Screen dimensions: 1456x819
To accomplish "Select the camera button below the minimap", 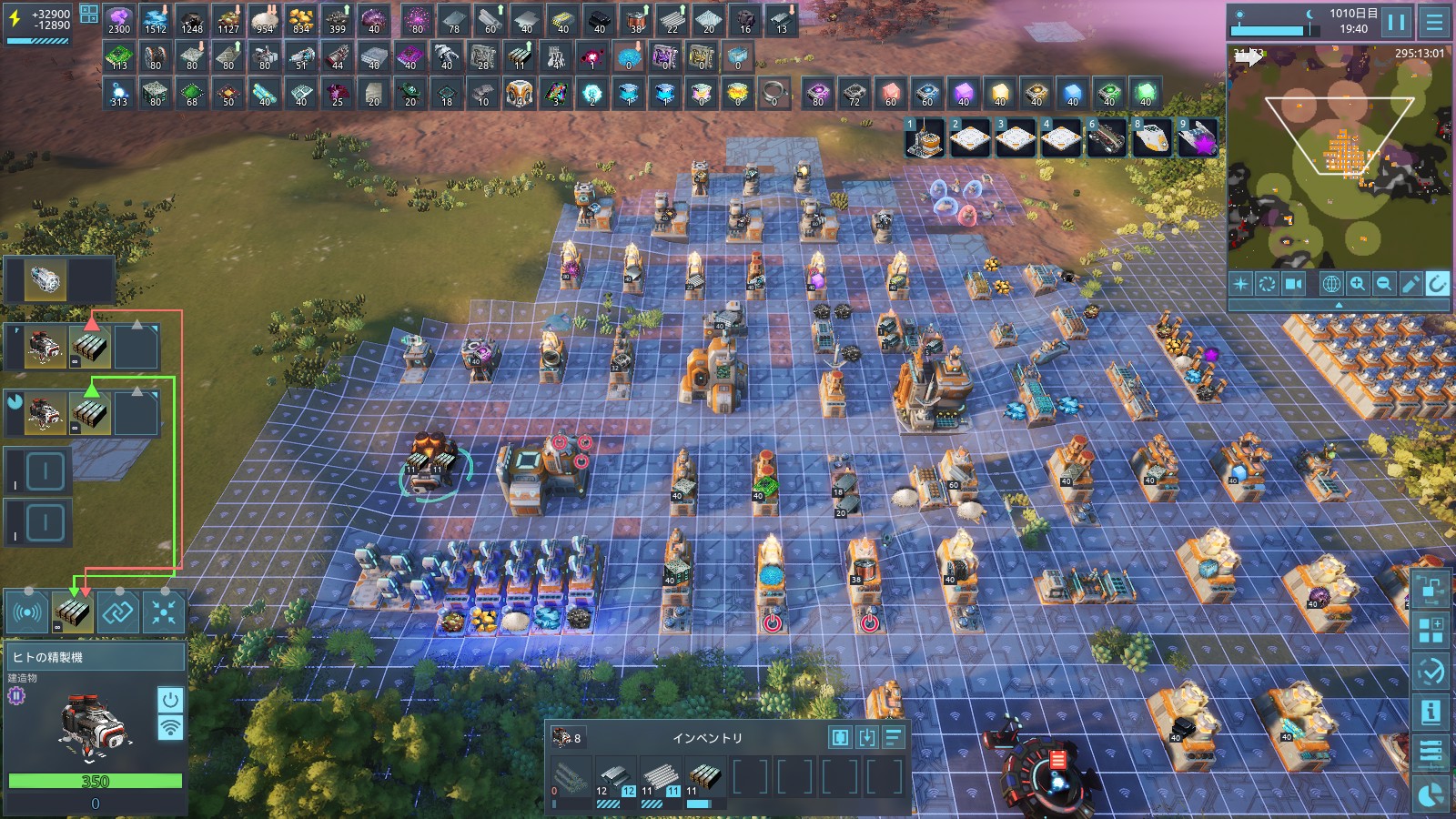I will coord(1293,284).
